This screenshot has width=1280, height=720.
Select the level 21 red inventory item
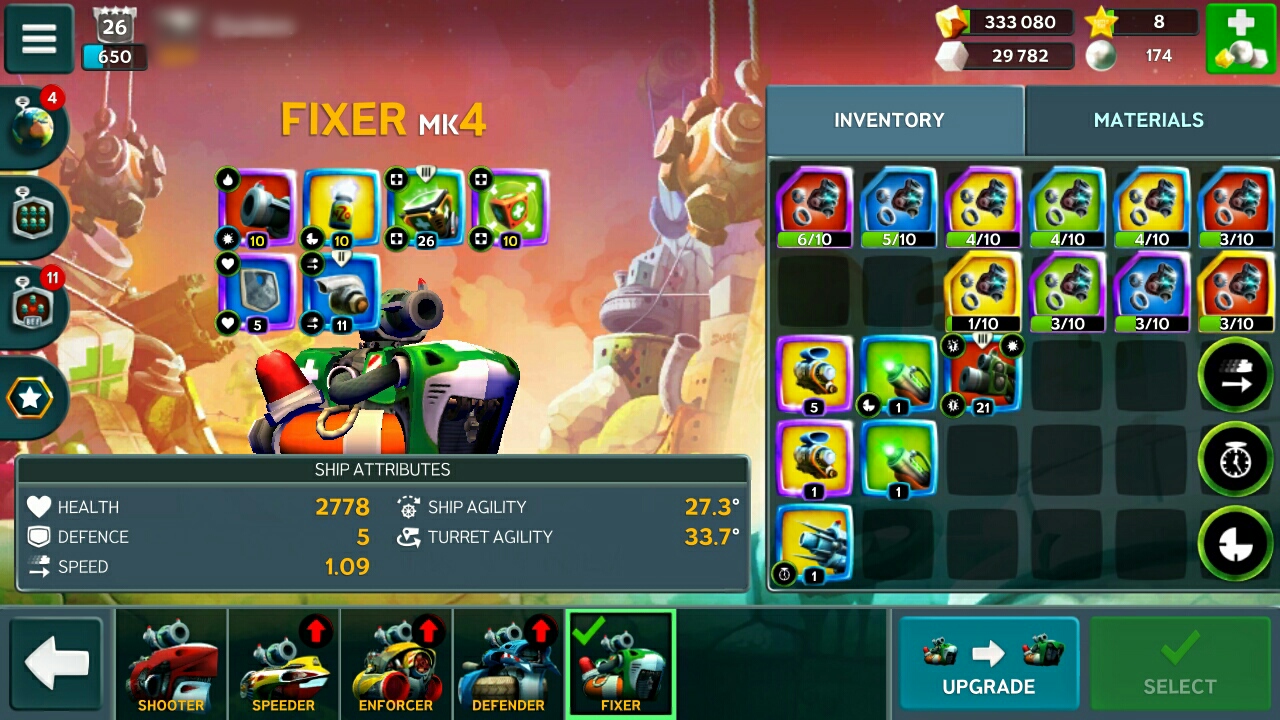pos(983,374)
